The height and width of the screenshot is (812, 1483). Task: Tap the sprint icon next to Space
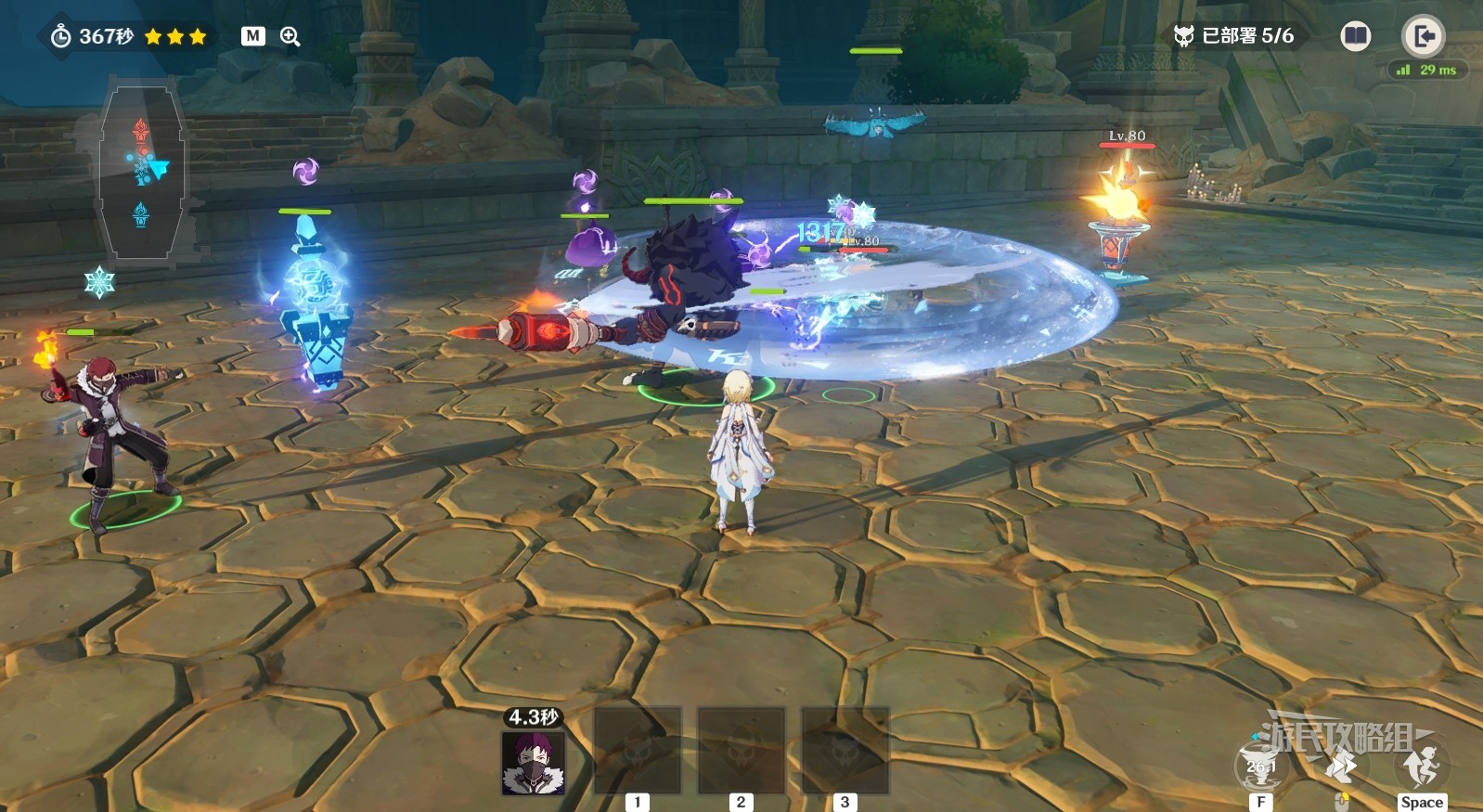(x=1421, y=767)
